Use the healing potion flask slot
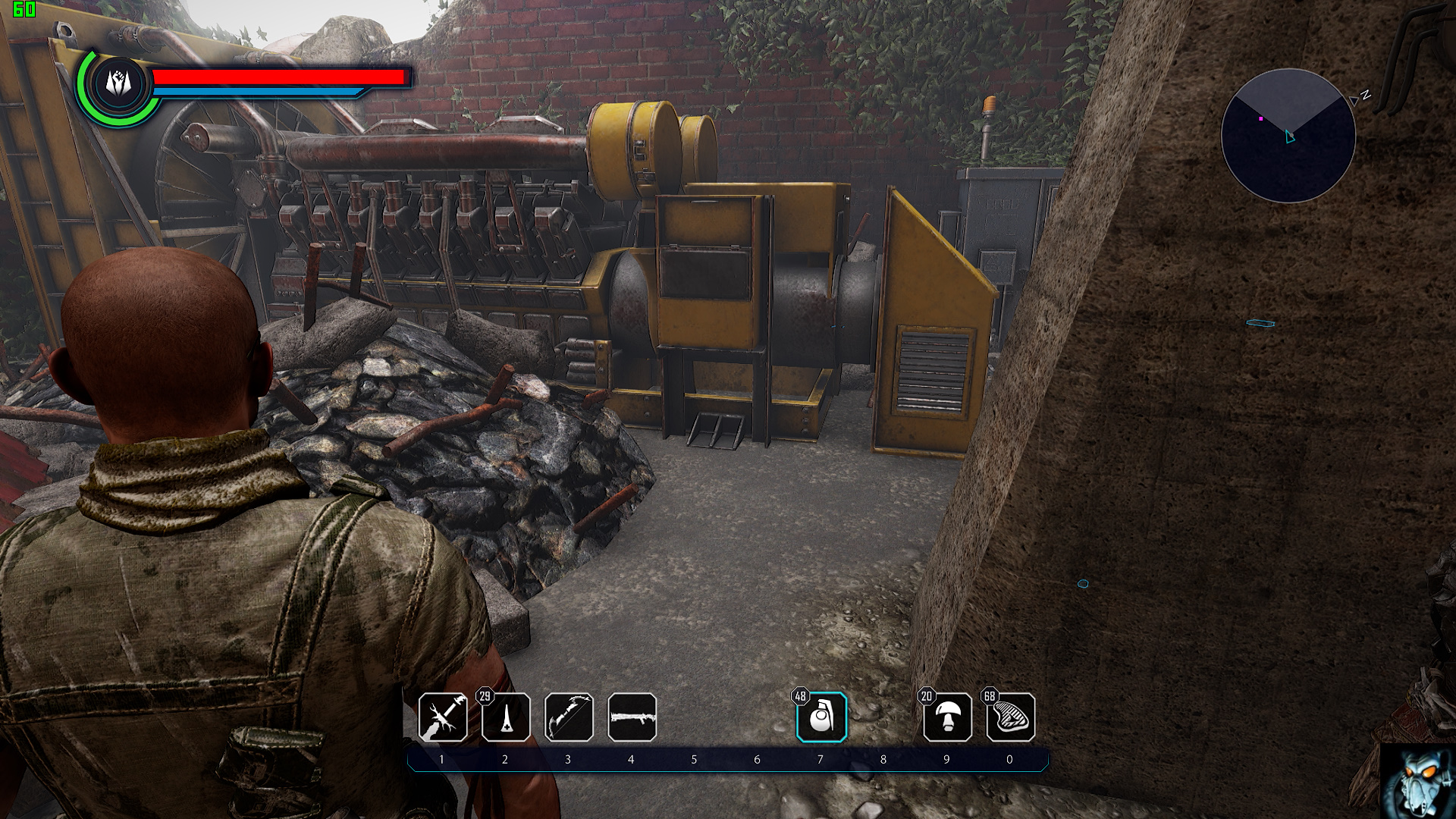The image size is (1456, 819). pos(506,717)
